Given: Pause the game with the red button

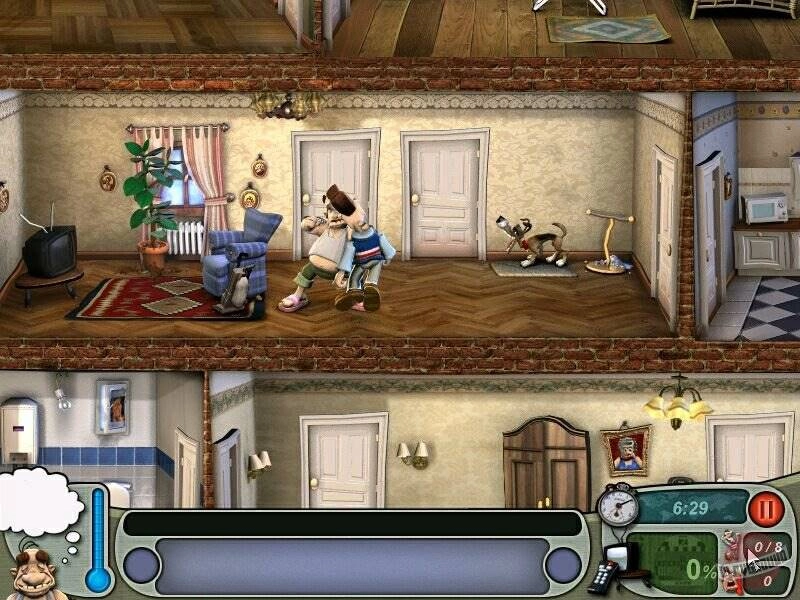Looking at the screenshot, I should [767, 508].
